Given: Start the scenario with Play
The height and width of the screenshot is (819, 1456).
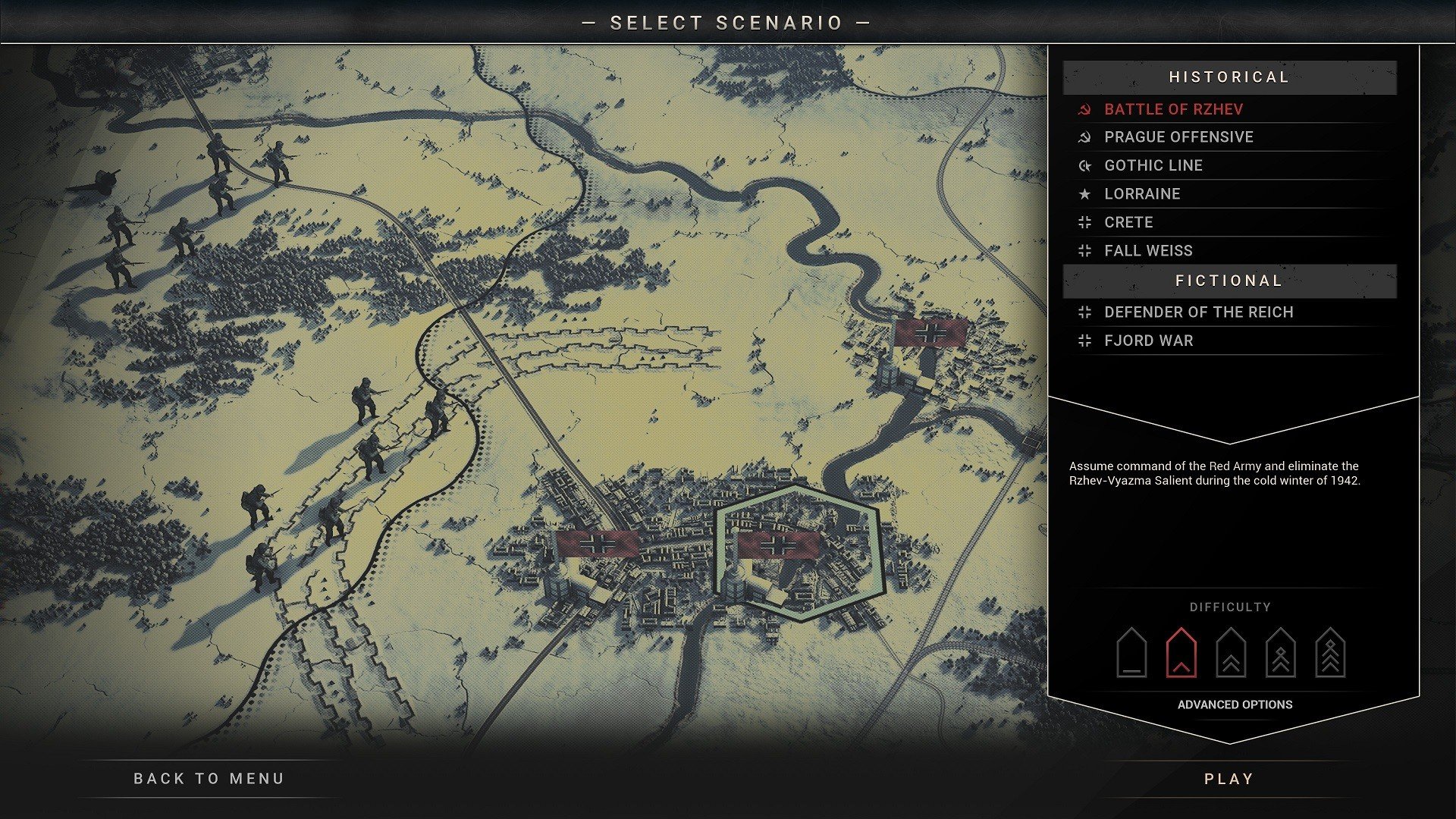Looking at the screenshot, I should tap(1228, 779).
